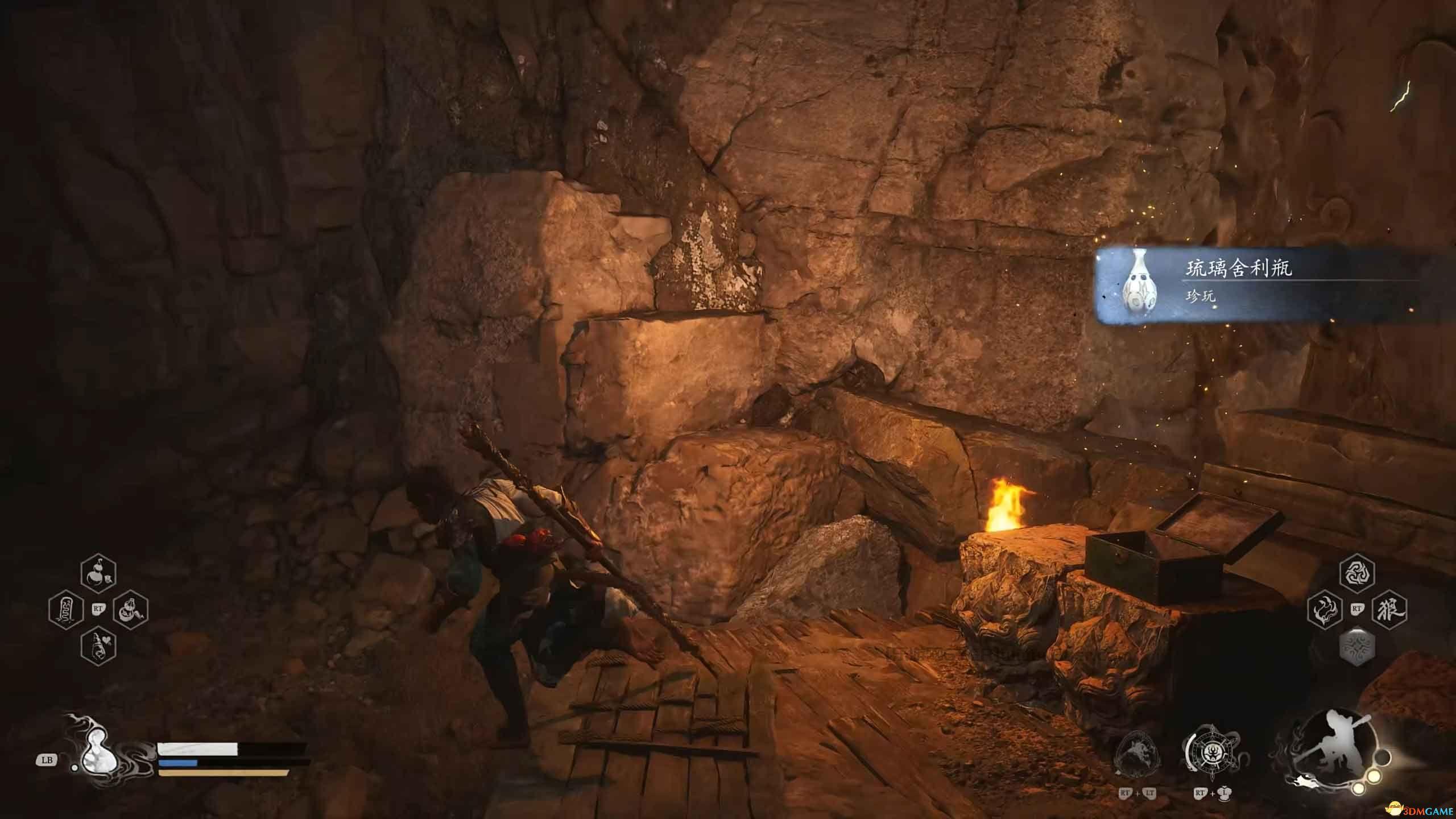Use the scroll talisman quick item
1456x819 pixels.
pyautogui.click(x=66, y=610)
